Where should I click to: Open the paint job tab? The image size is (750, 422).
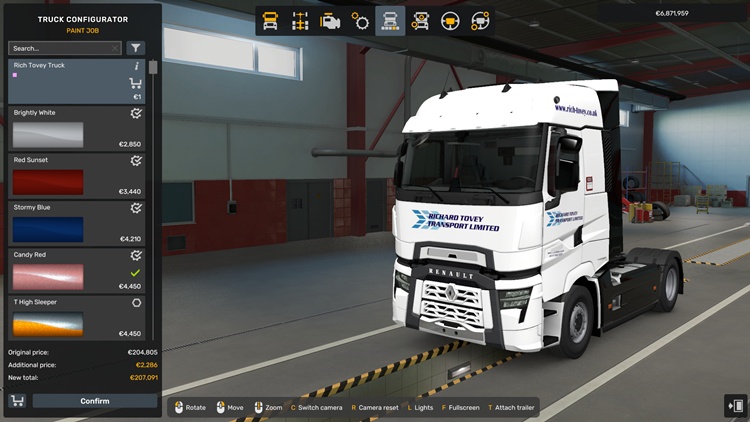390,20
